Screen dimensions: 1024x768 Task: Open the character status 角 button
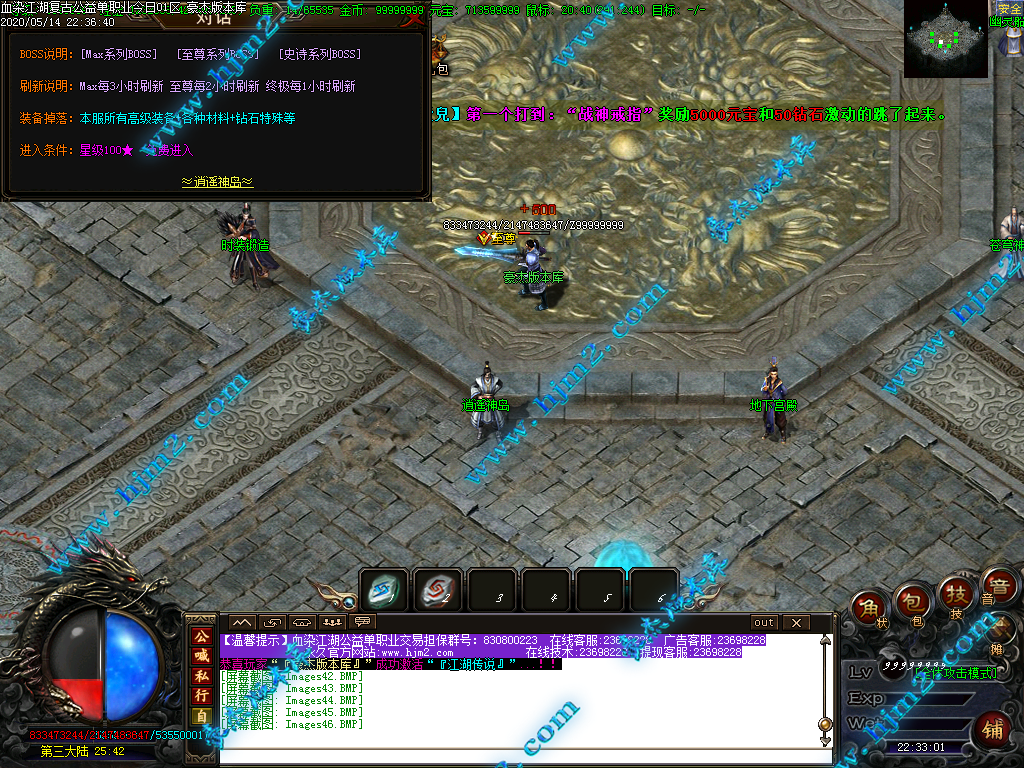click(x=869, y=610)
